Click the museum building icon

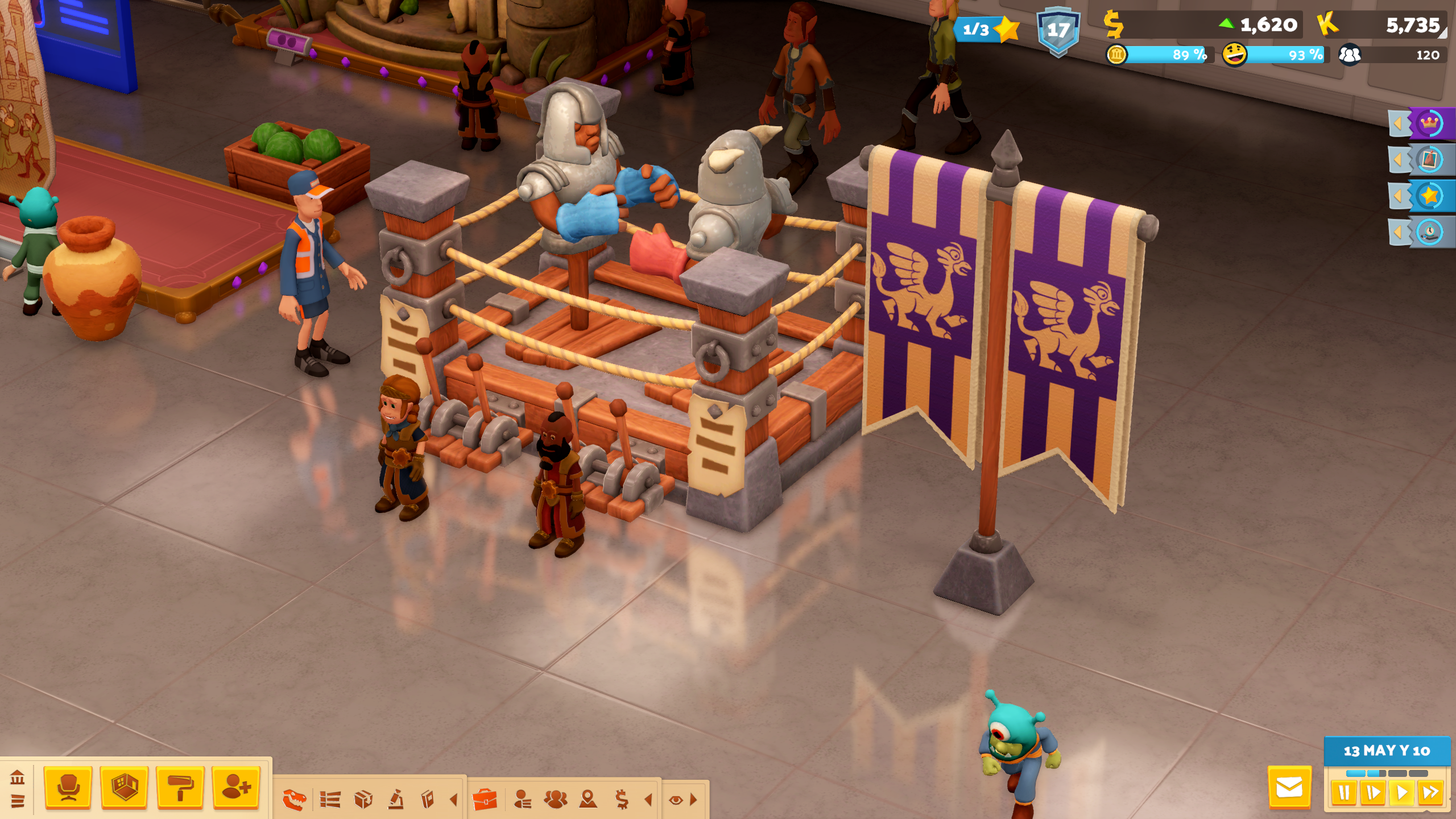click(17, 776)
